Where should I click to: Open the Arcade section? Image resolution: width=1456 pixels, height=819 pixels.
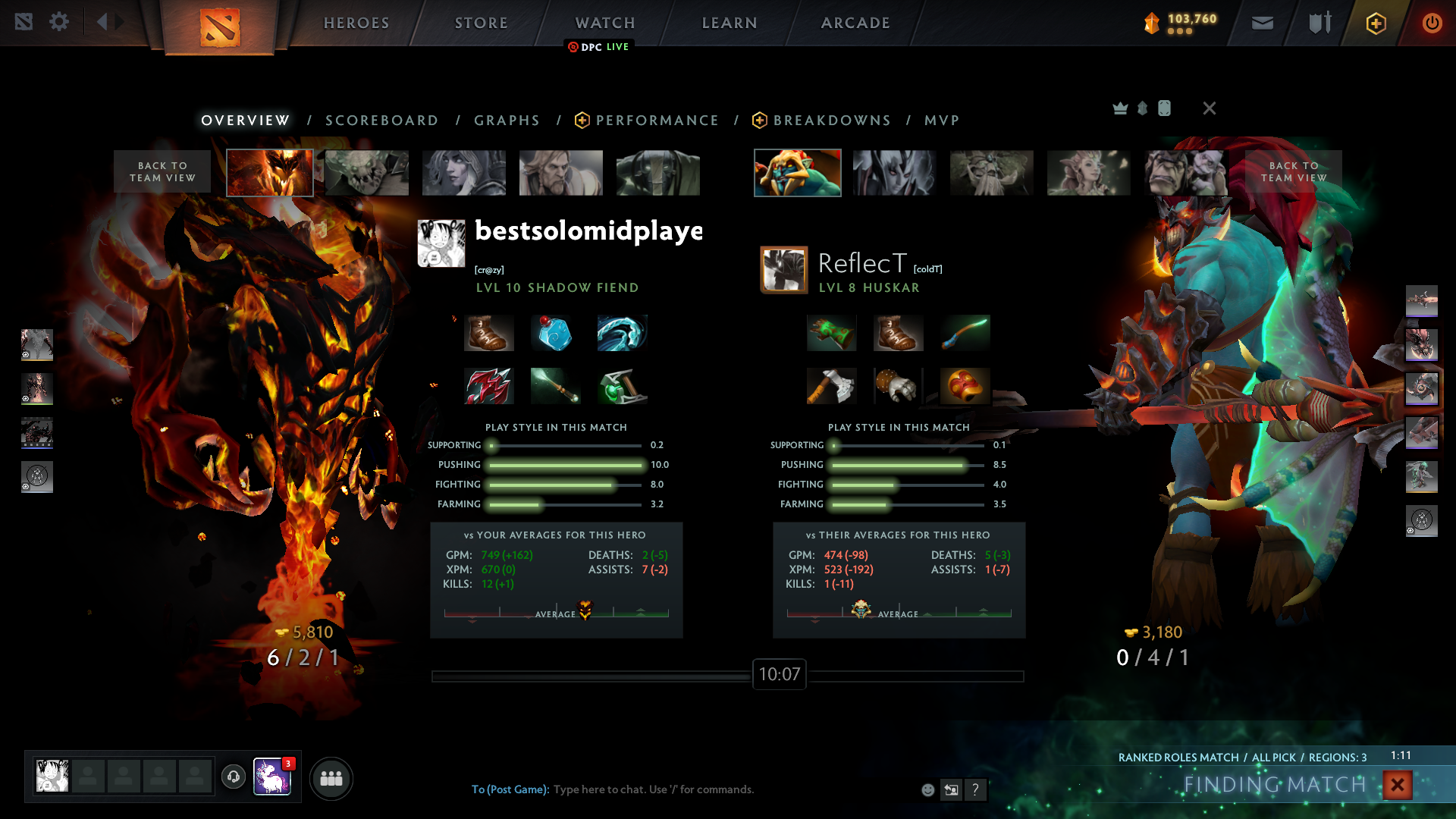pos(855,23)
